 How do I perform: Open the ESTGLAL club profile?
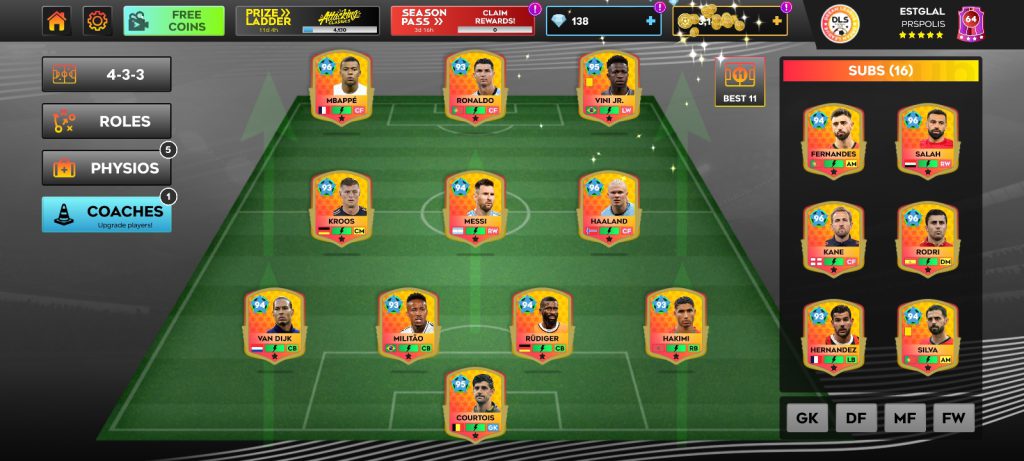(921, 22)
